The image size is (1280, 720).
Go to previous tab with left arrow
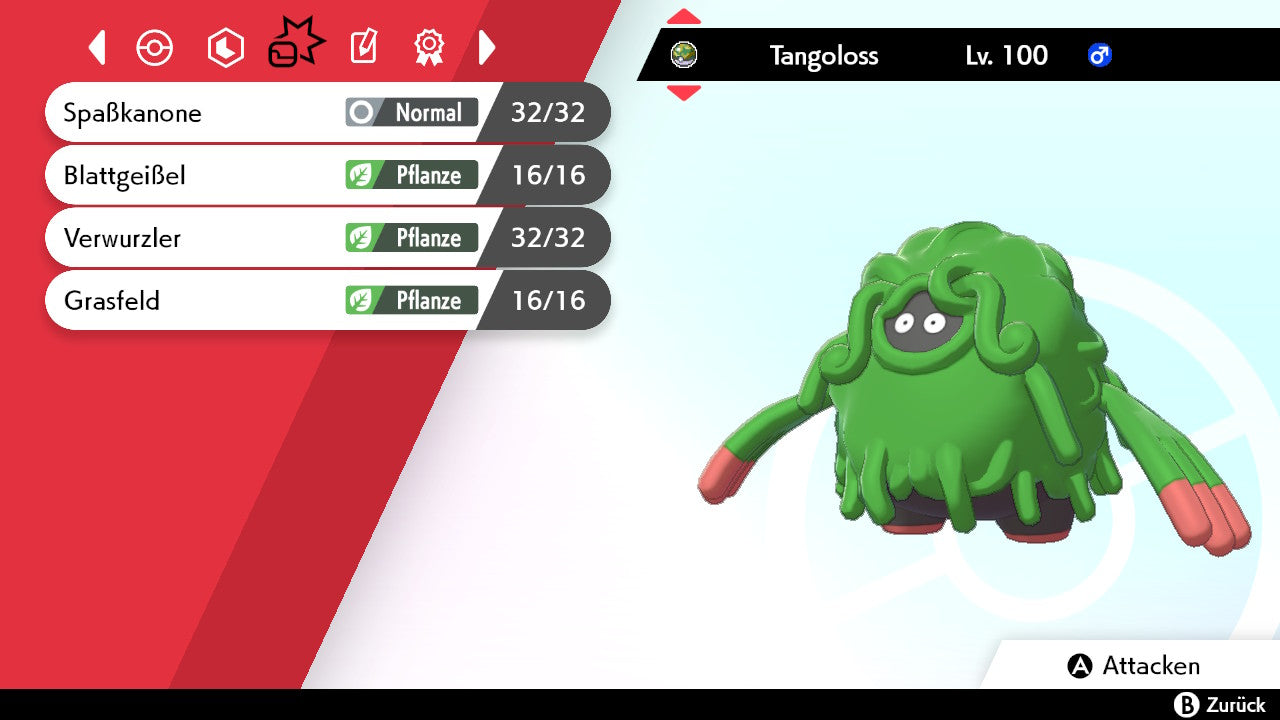[x=97, y=47]
